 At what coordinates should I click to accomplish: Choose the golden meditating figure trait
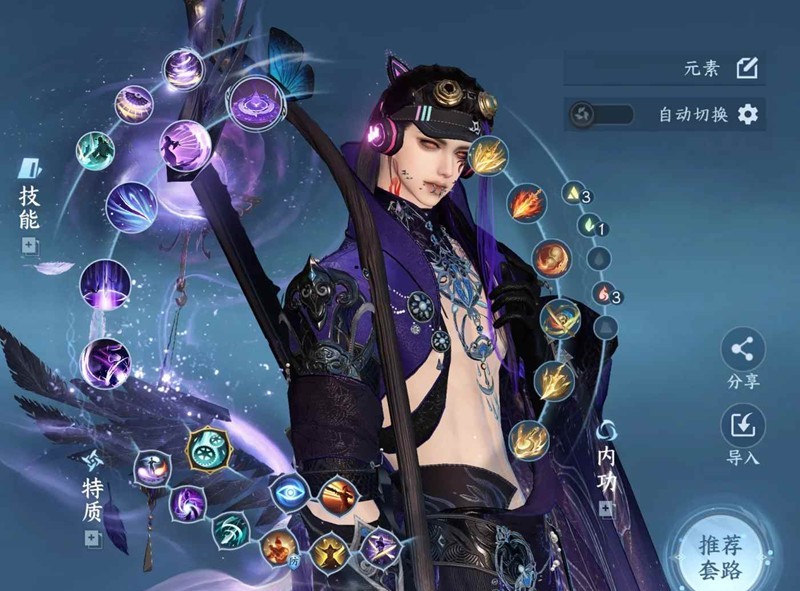pos(327,553)
